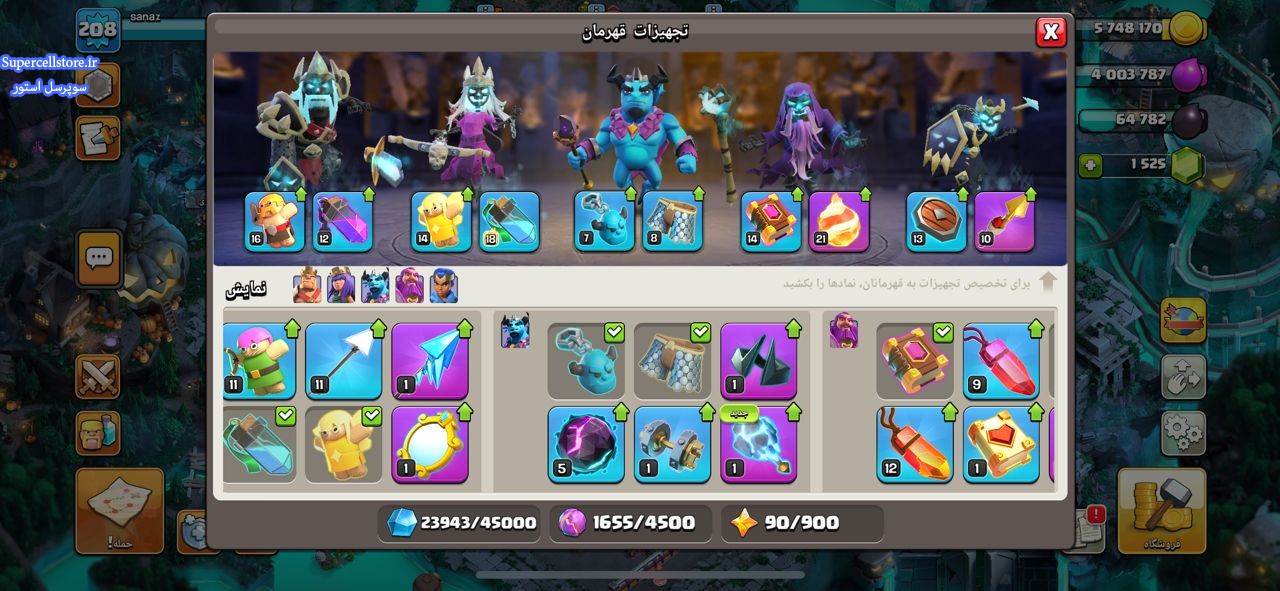Select the equipped Fireball equipment slot
This screenshot has width=1280, height=591.
tap(838, 221)
